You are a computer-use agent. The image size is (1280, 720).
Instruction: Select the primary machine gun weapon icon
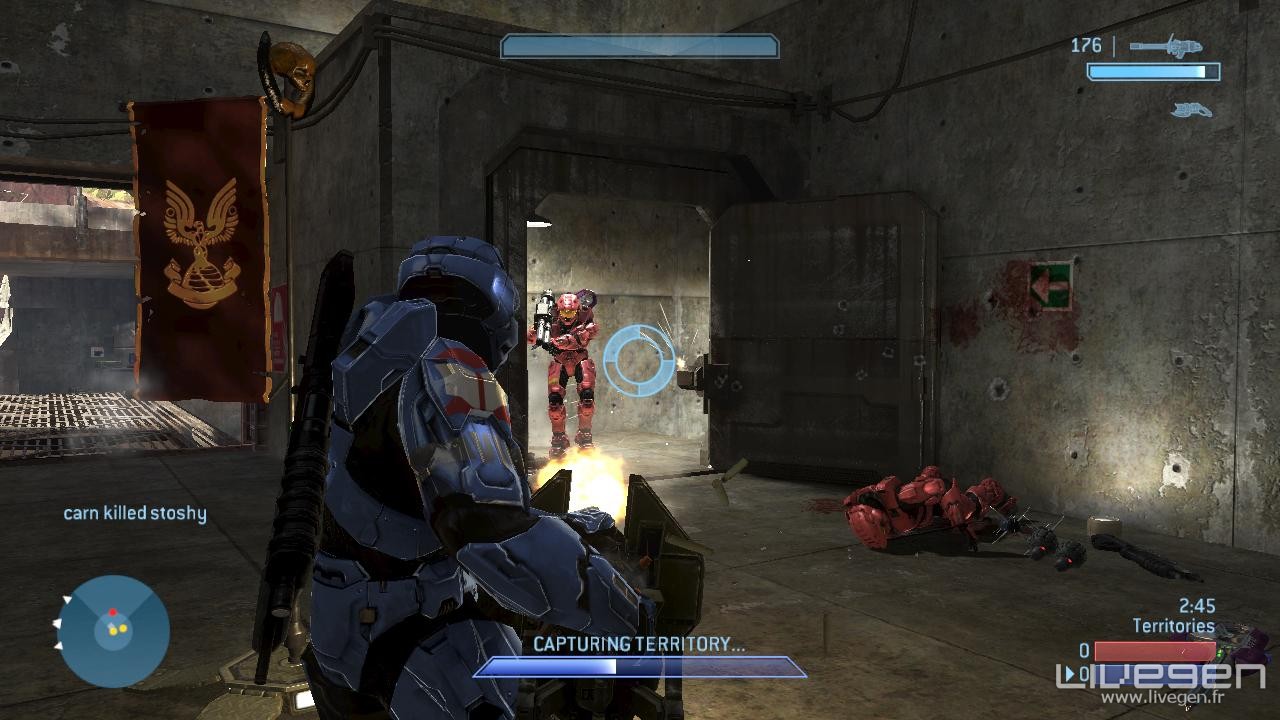pos(1166,46)
